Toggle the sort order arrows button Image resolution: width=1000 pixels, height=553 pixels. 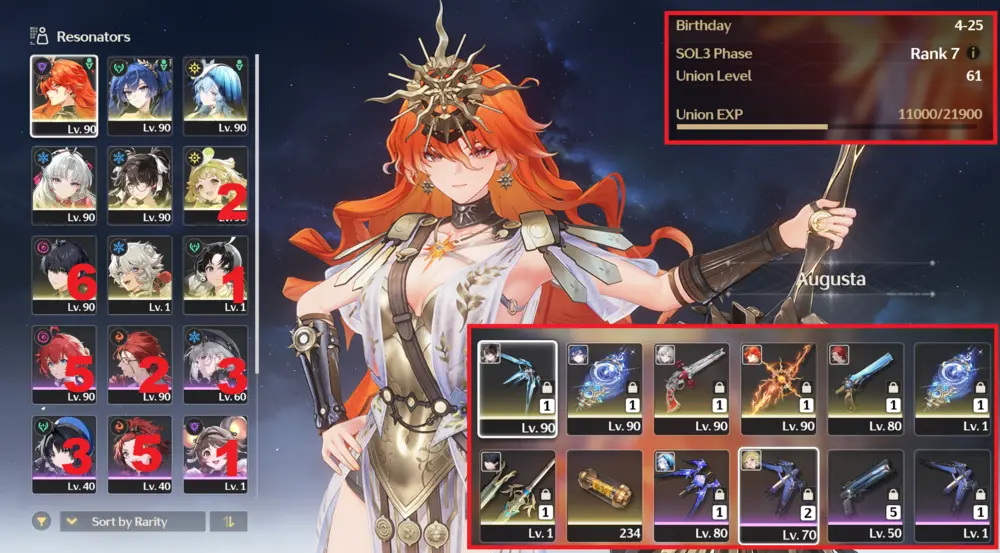tap(228, 521)
